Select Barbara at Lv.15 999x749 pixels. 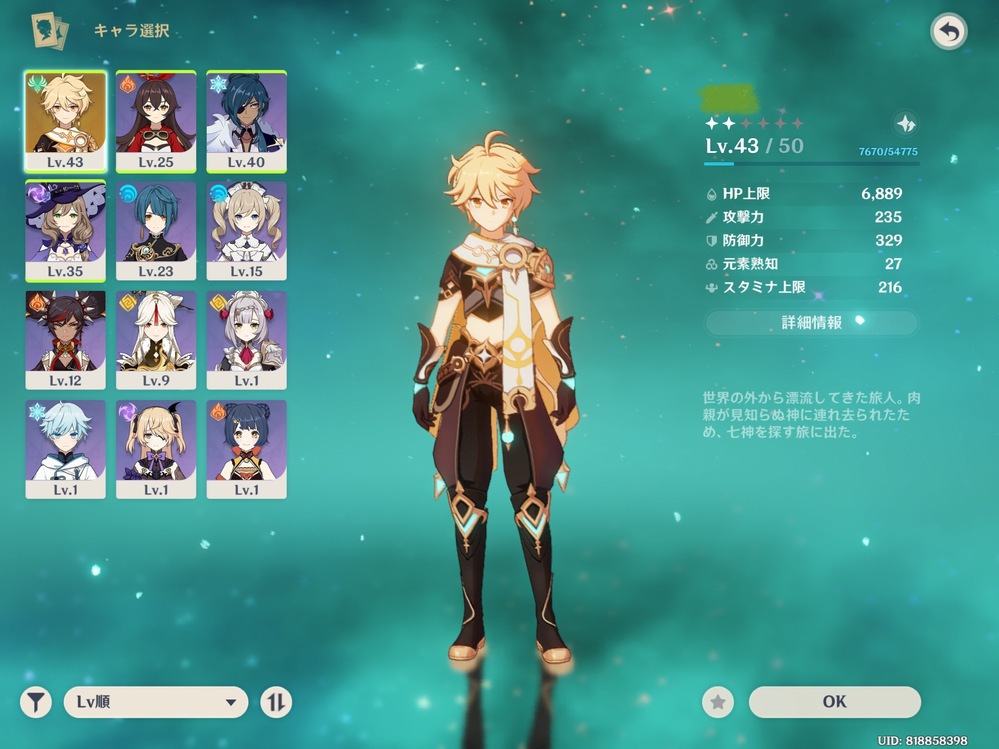(247, 230)
